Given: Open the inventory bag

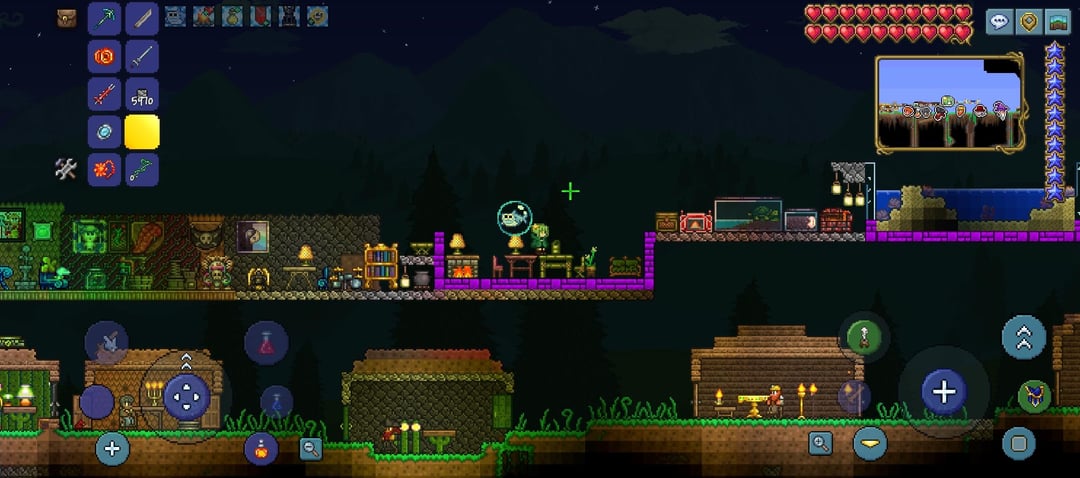Looking at the screenshot, I should point(67,17).
